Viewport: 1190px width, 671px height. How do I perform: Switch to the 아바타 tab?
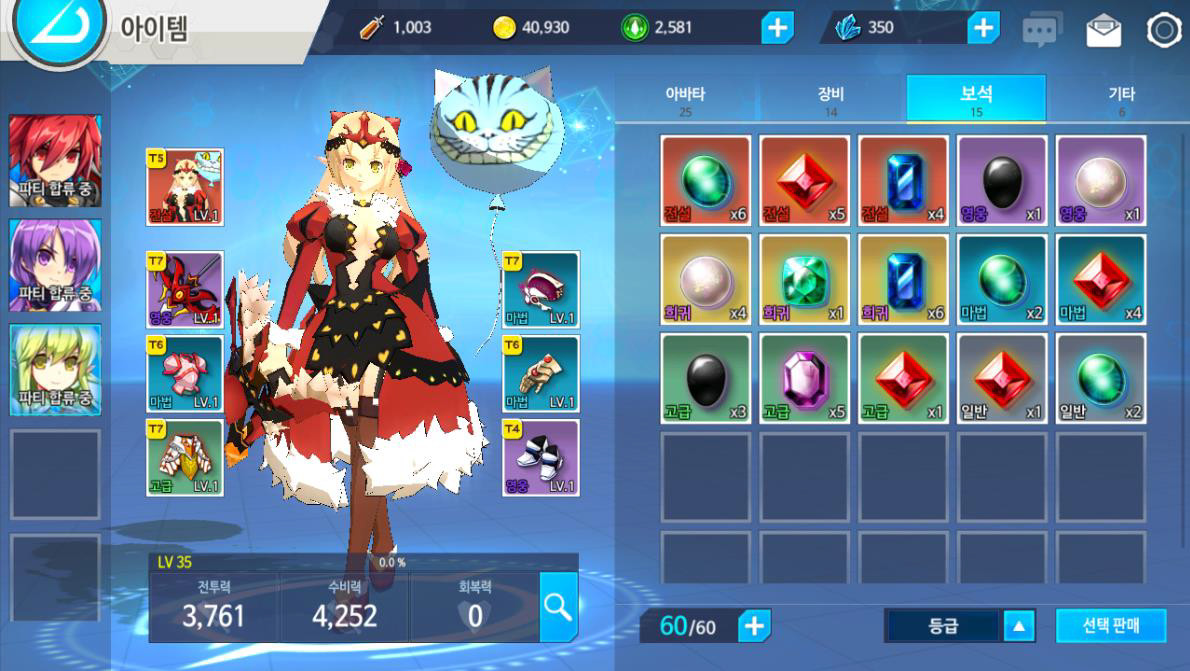[x=685, y=99]
